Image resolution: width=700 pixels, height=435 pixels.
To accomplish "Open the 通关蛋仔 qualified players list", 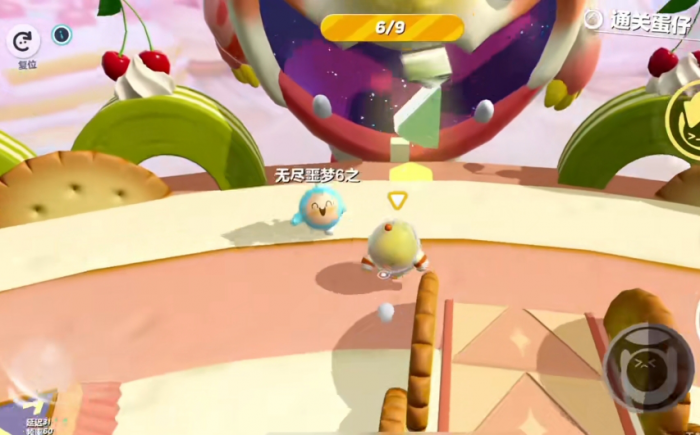I will [x=639, y=20].
